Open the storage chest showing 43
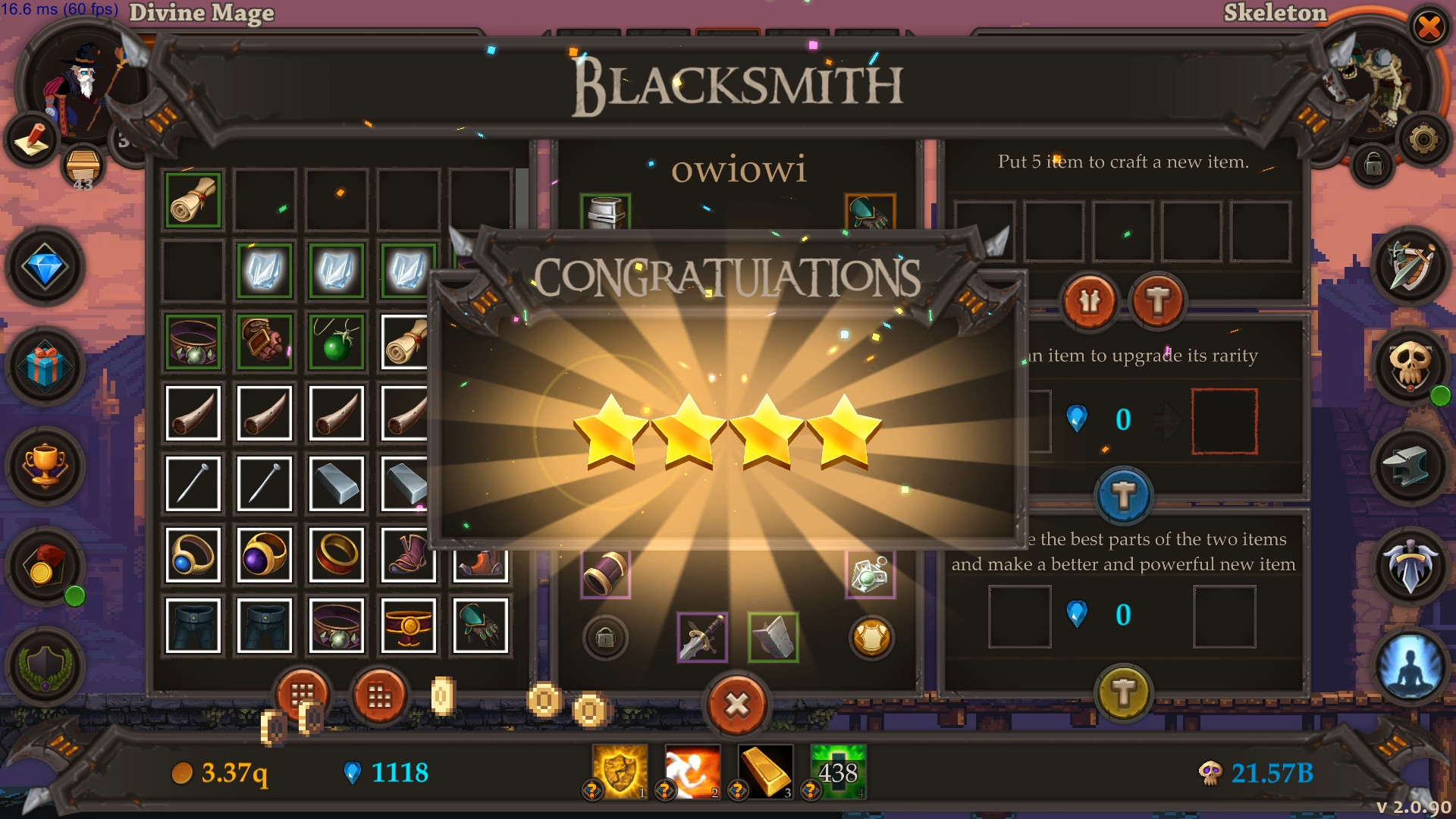The width and height of the screenshot is (1456, 819). [83, 165]
